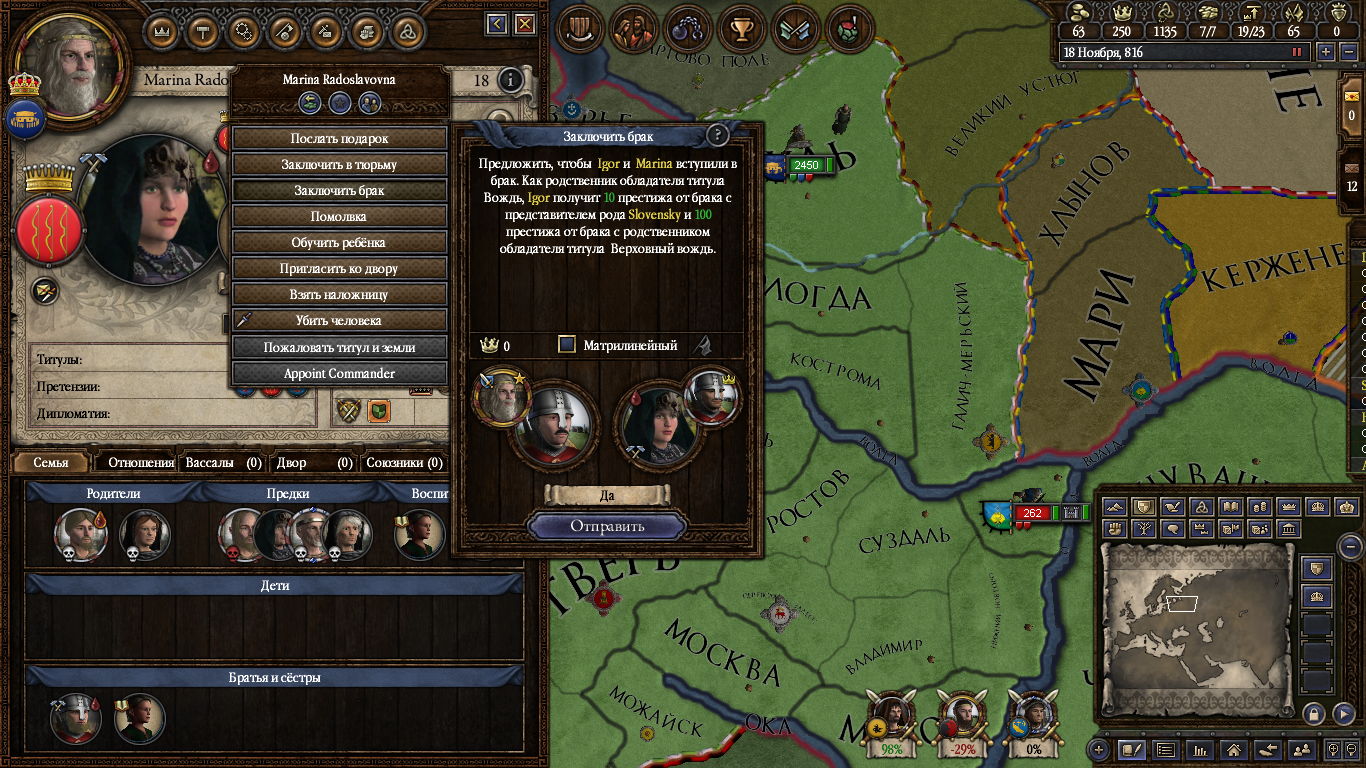This screenshot has width=1366, height=768.
Task: Select Взять наложницу option
Action: [x=339, y=295]
